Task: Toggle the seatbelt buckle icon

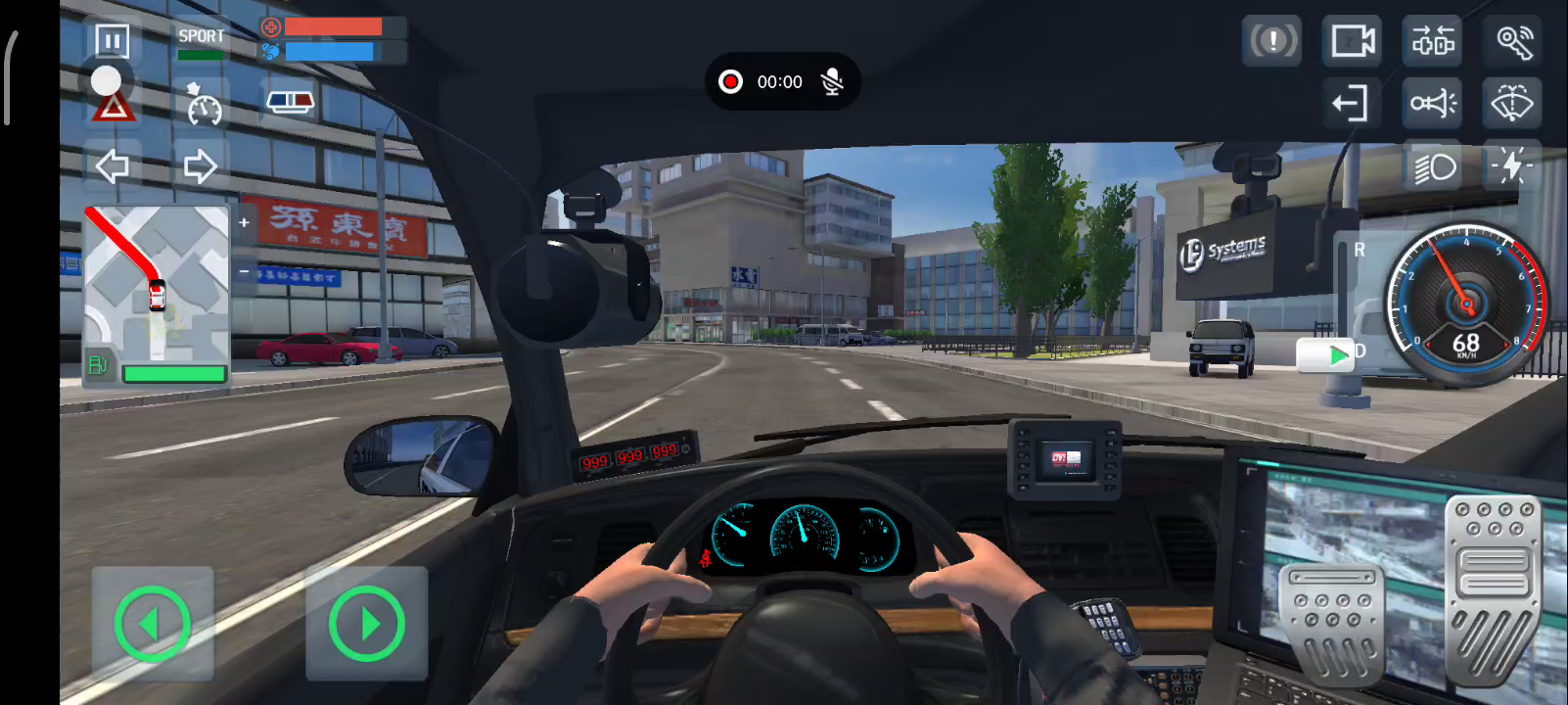Action: coord(1432,41)
